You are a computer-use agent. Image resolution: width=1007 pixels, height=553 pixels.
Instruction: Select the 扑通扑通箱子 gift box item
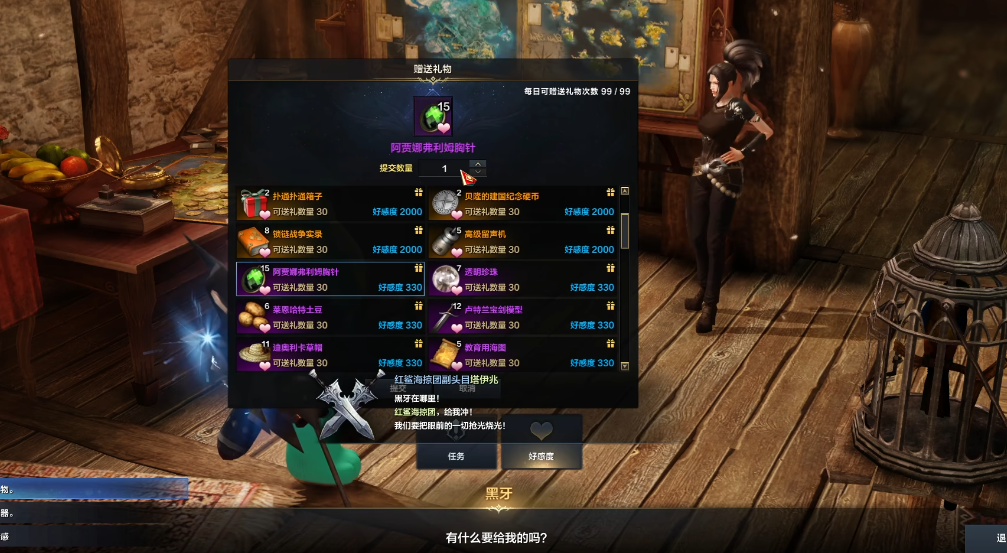[x=330, y=203]
